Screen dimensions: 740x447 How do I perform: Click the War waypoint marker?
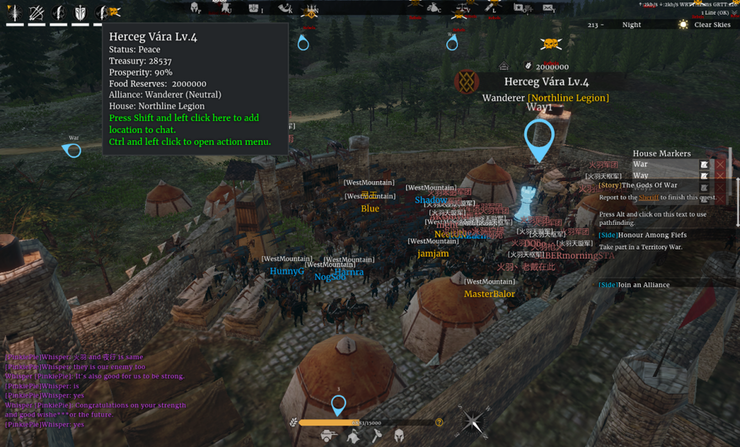tap(72, 150)
